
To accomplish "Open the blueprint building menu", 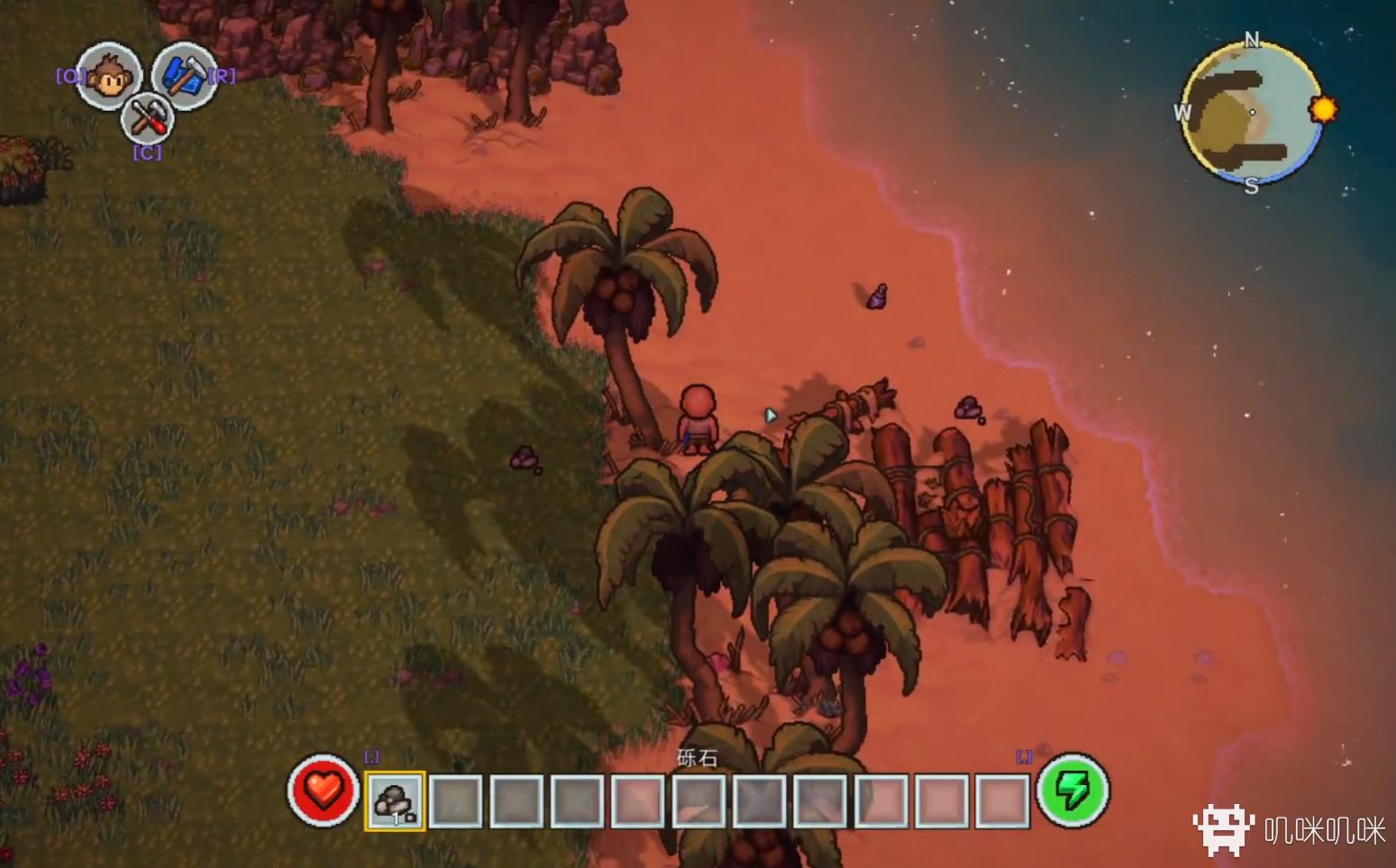I will pos(185,76).
